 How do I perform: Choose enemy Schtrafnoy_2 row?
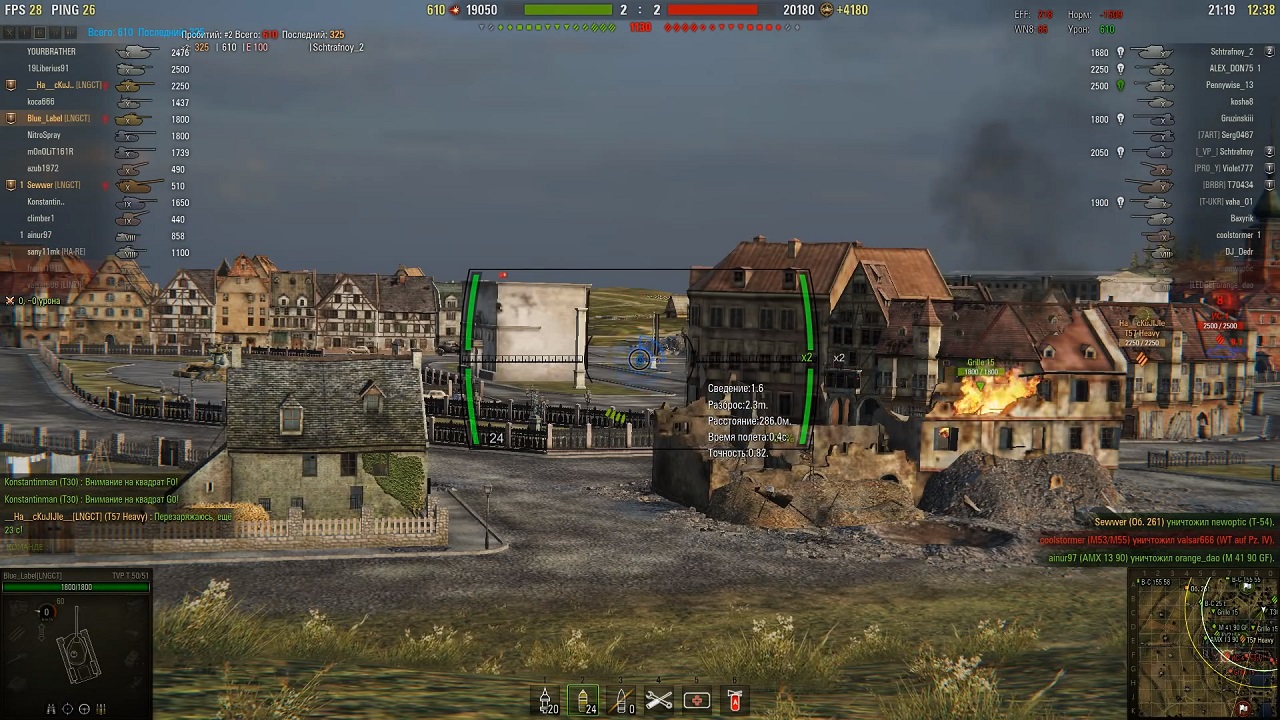tap(1231, 52)
